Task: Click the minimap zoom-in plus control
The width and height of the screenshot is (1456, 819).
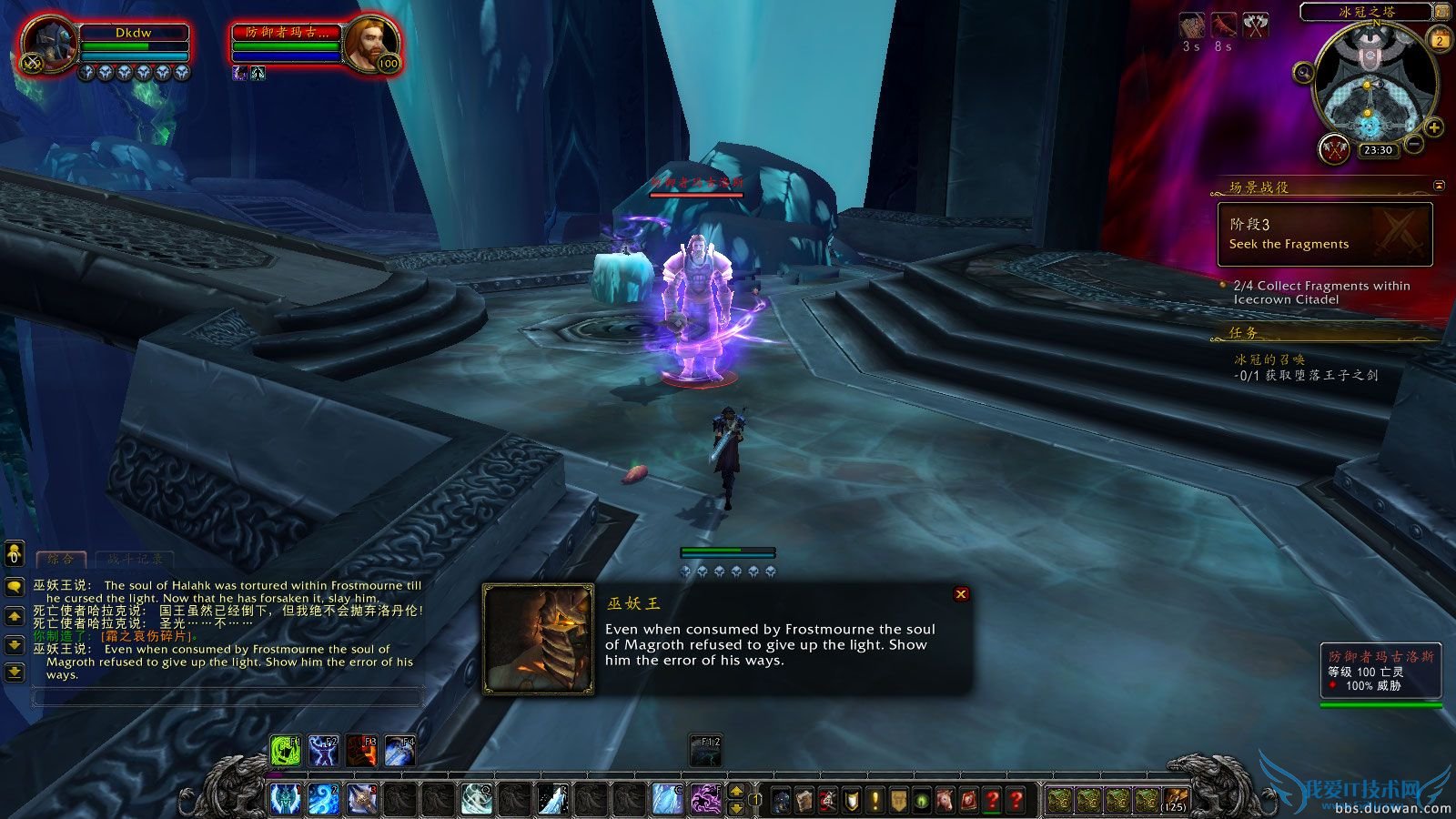Action: pyautogui.click(x=1435, y=129)
